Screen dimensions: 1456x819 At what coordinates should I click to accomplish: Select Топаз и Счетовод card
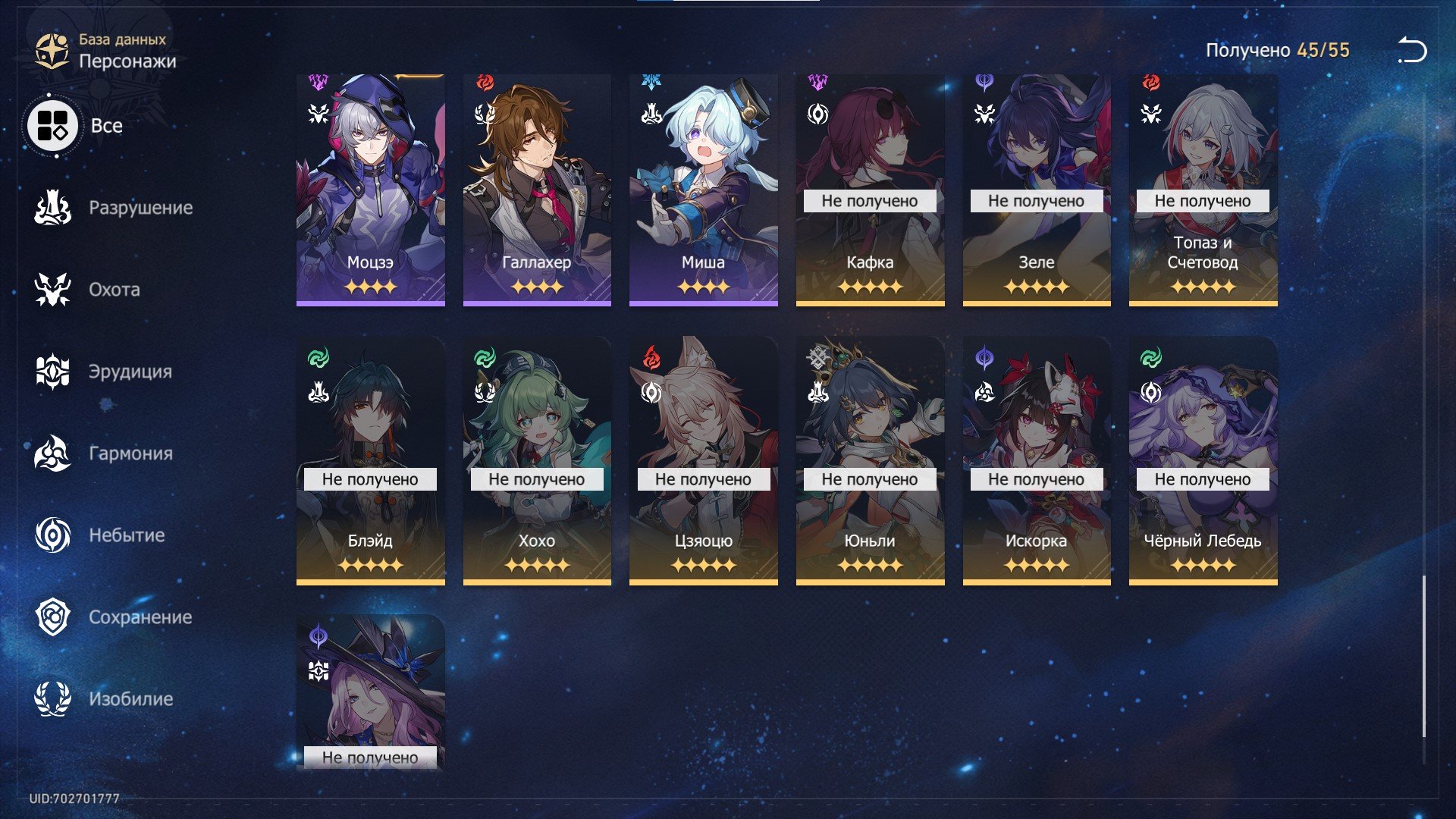[1203, 190]
